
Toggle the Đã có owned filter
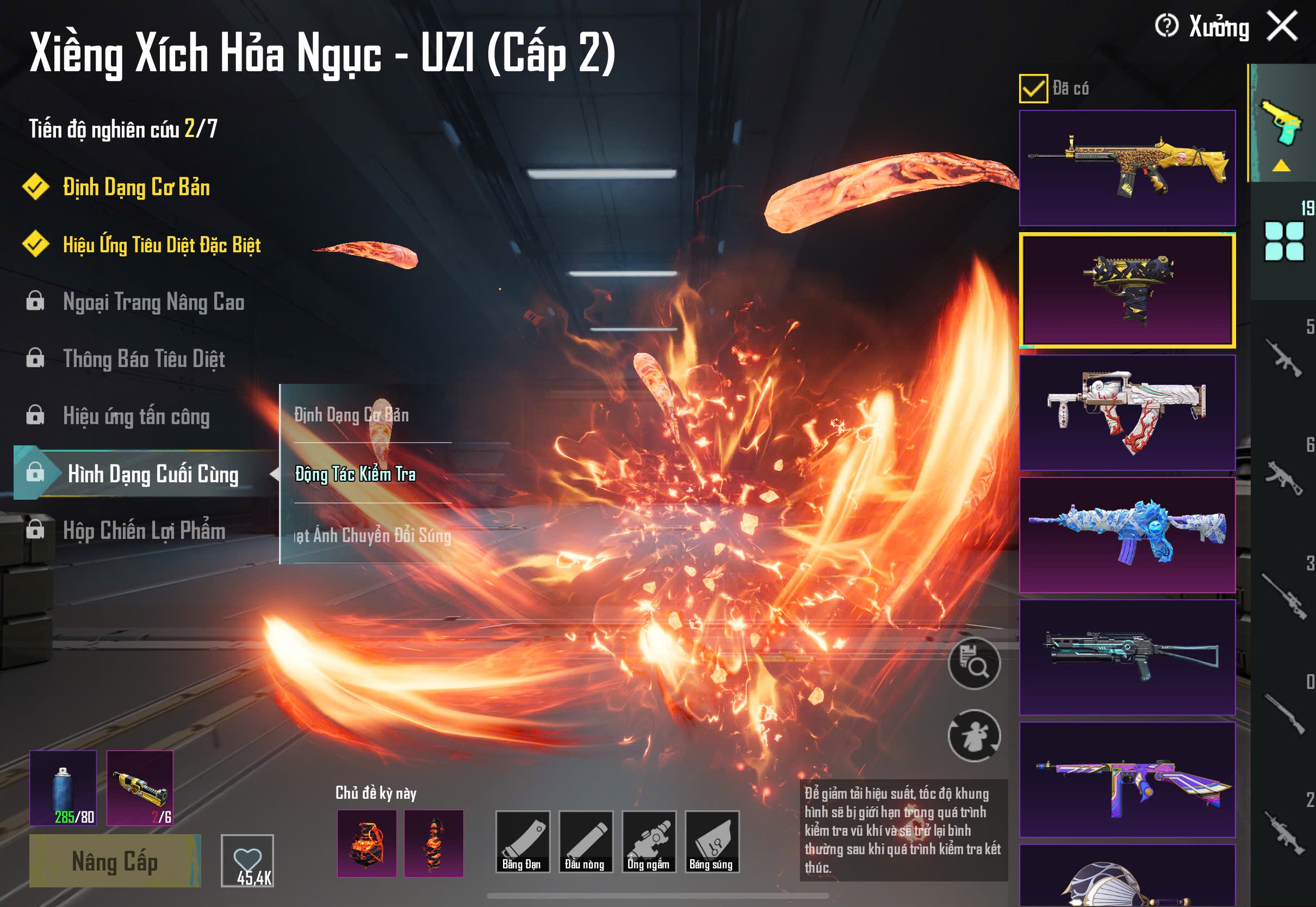[x=1033, y=89]
